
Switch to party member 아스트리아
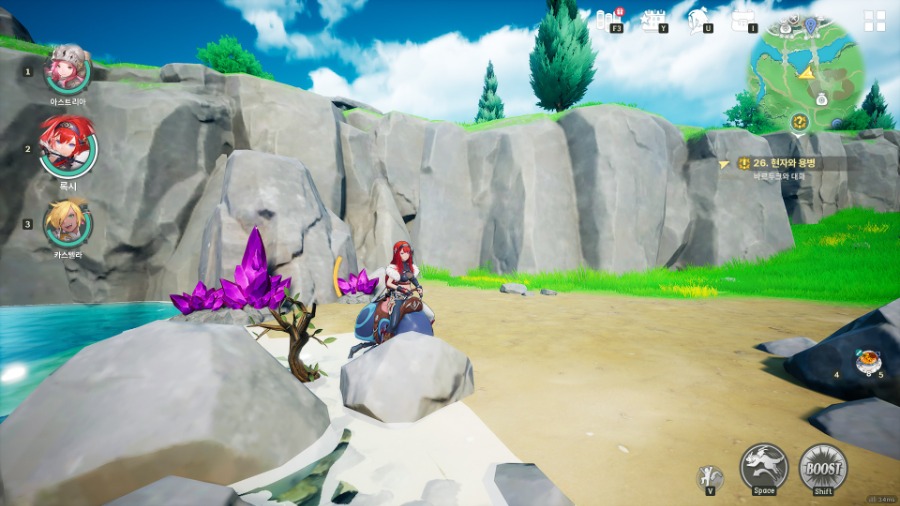pos(68,69)
